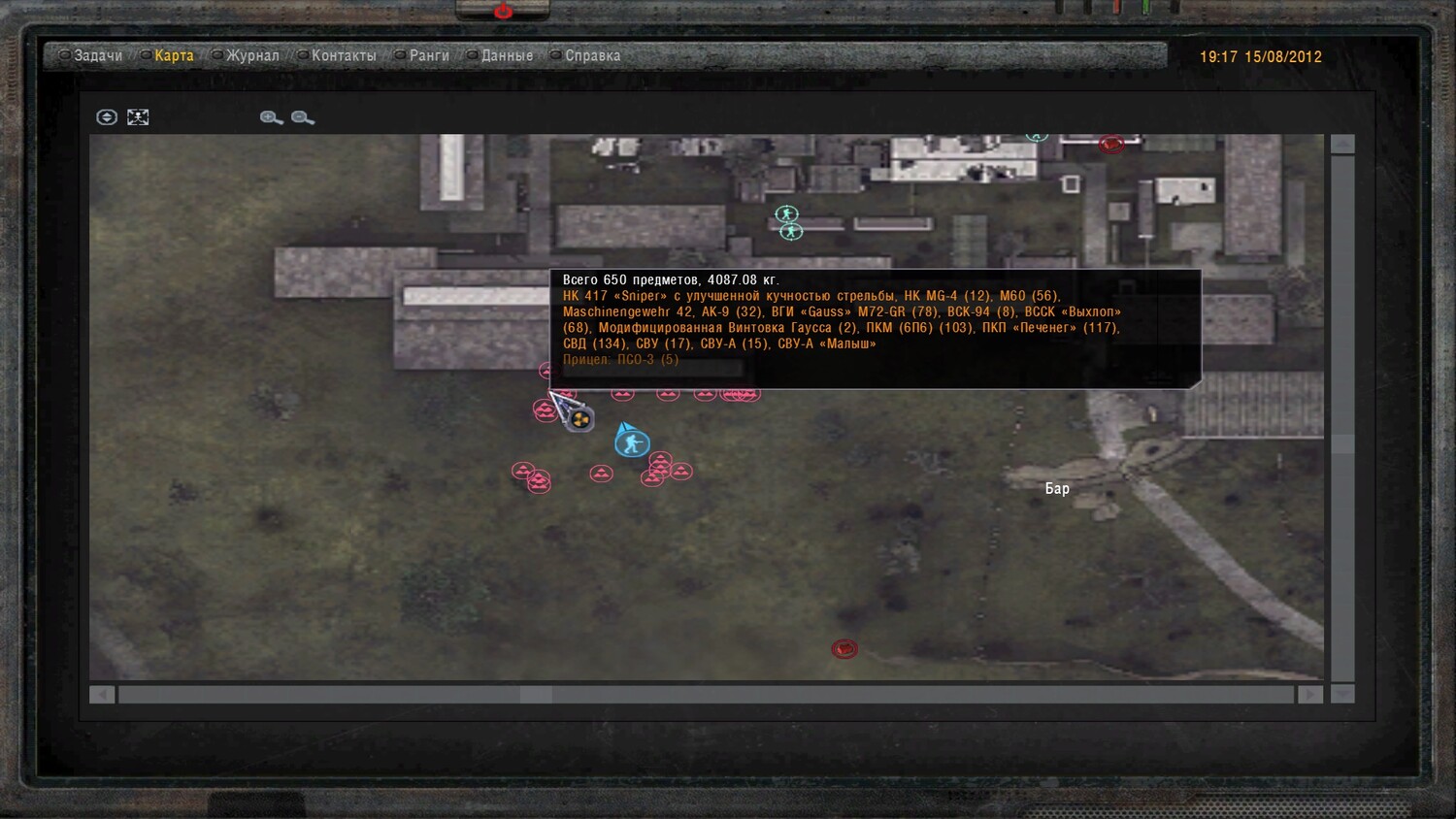
Task: Zoom in the map with plus magnifier
Action: point(271,117)
